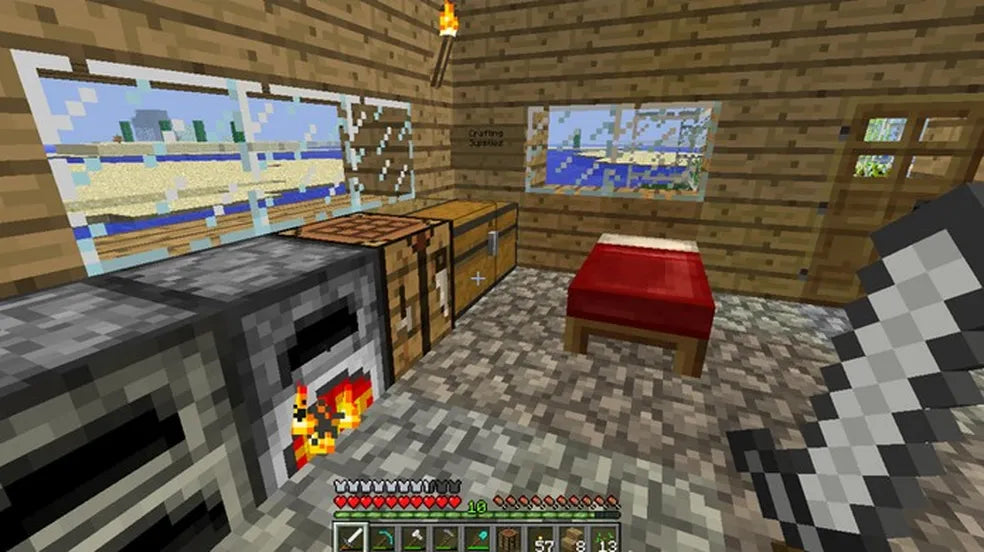Screen dimensions: 984x552
Task: Choose the diamond pickaxe in the hotbar
Action: point(383,537)
